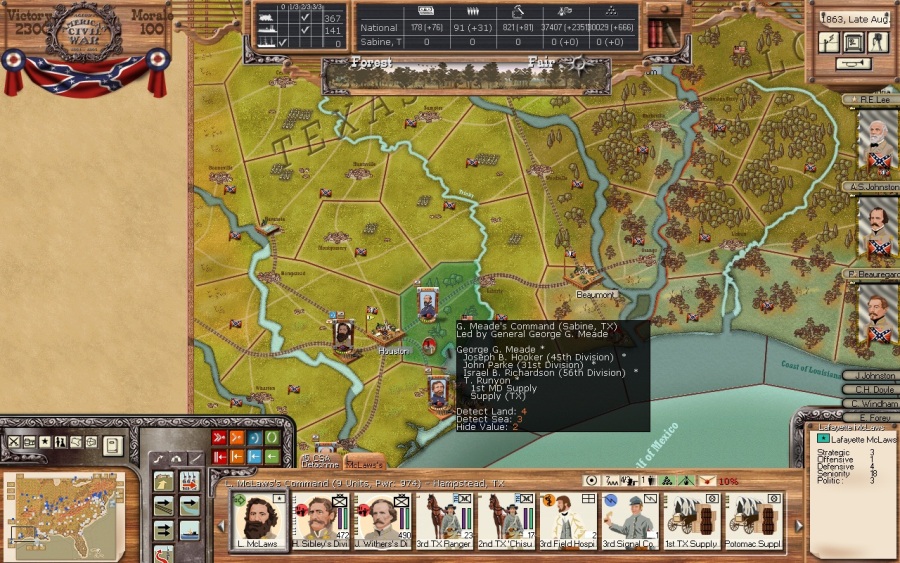This screenshot has width=900, height=563.
Task: Switch to the McLaws's stack tab
Action: pos(364,464)
